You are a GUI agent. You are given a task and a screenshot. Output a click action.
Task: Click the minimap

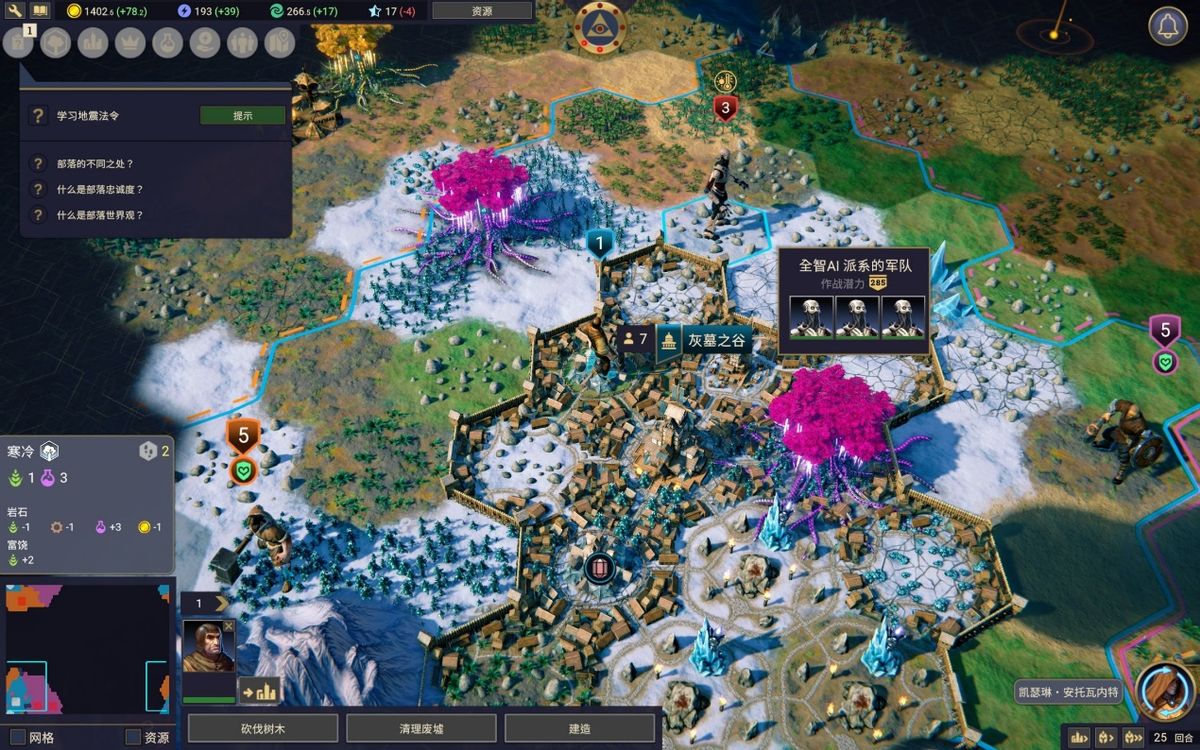(87, 650)
